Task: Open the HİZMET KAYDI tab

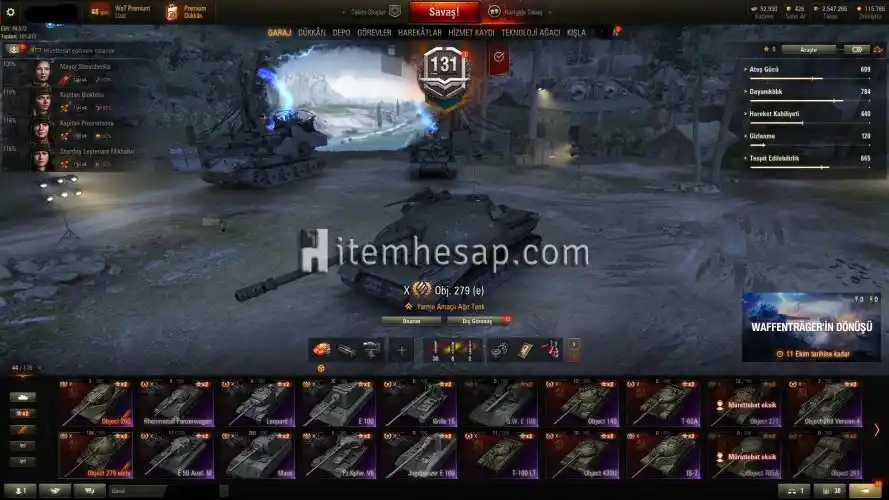Action: coord(471,33)
